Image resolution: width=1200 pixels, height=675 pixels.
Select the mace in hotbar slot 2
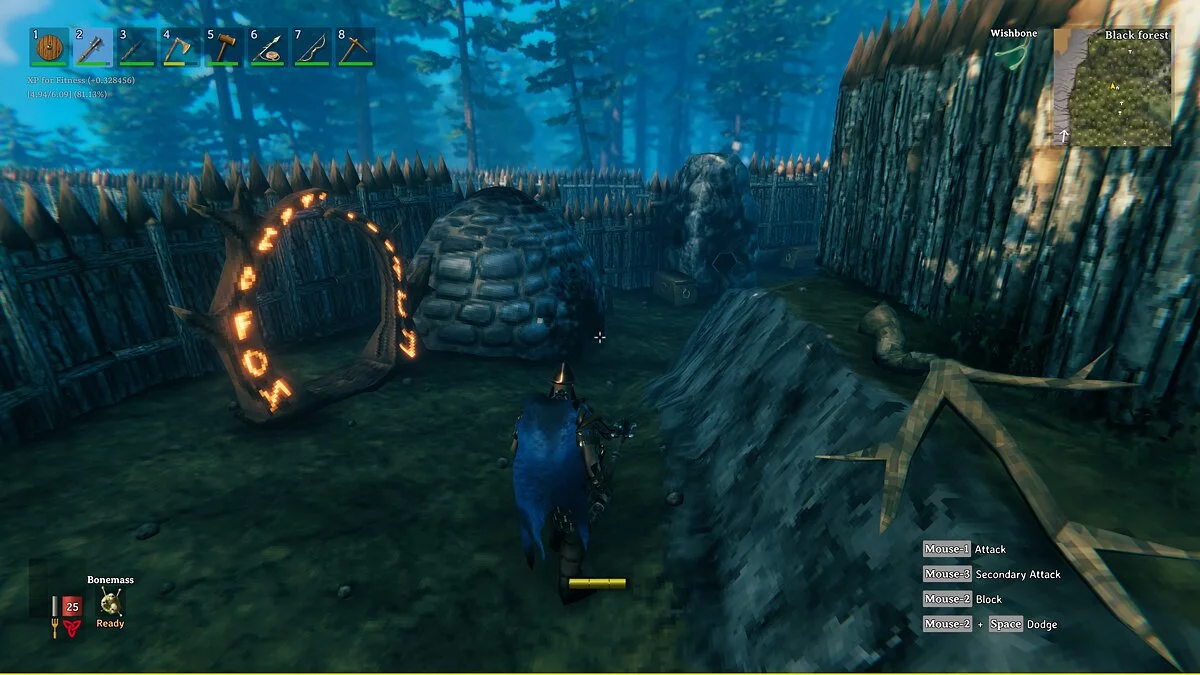[x=93, y=47]
